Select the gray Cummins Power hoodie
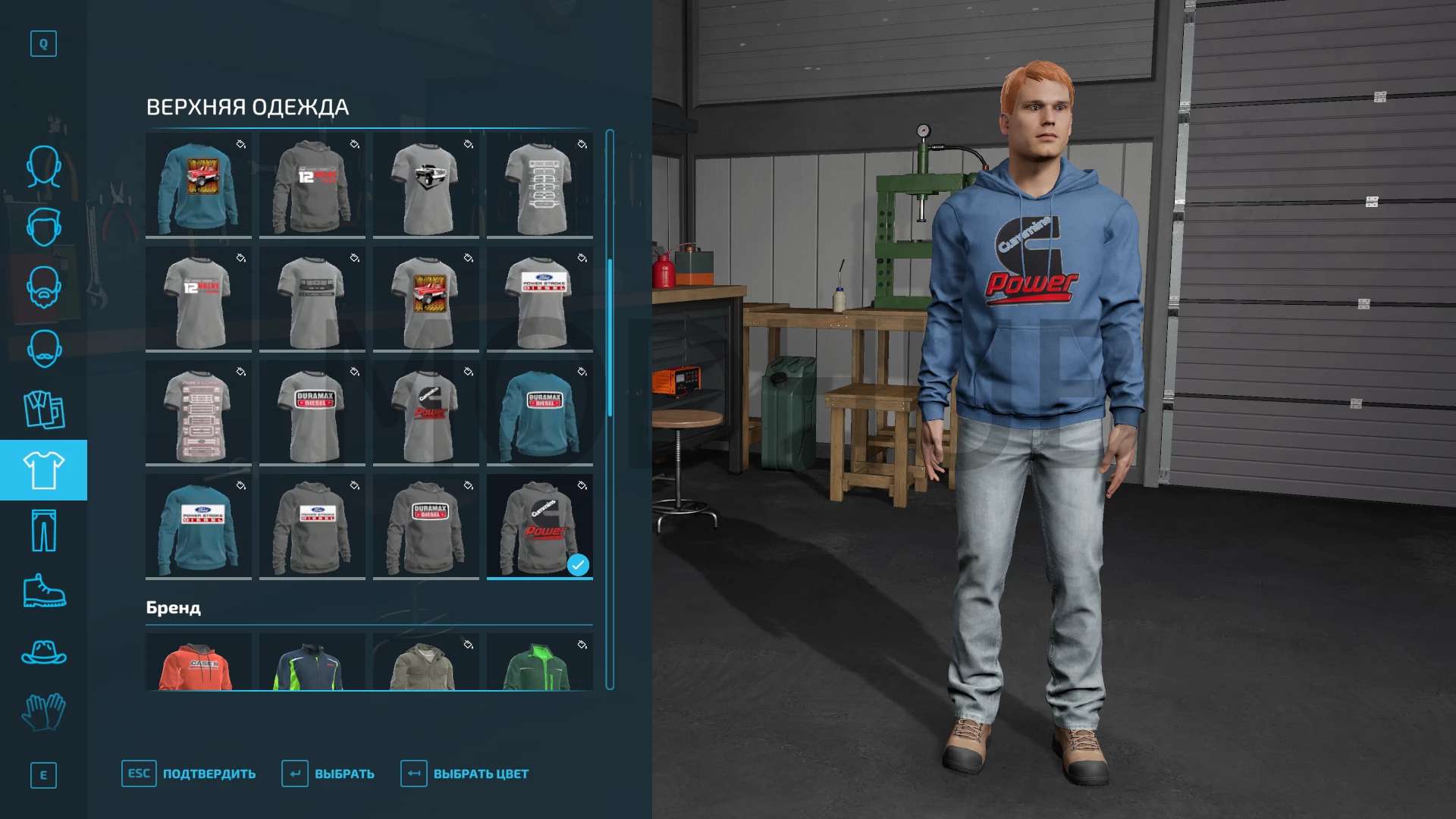Image resolution: width=1456 pixels, height=819 pixels. coord(540,527)
